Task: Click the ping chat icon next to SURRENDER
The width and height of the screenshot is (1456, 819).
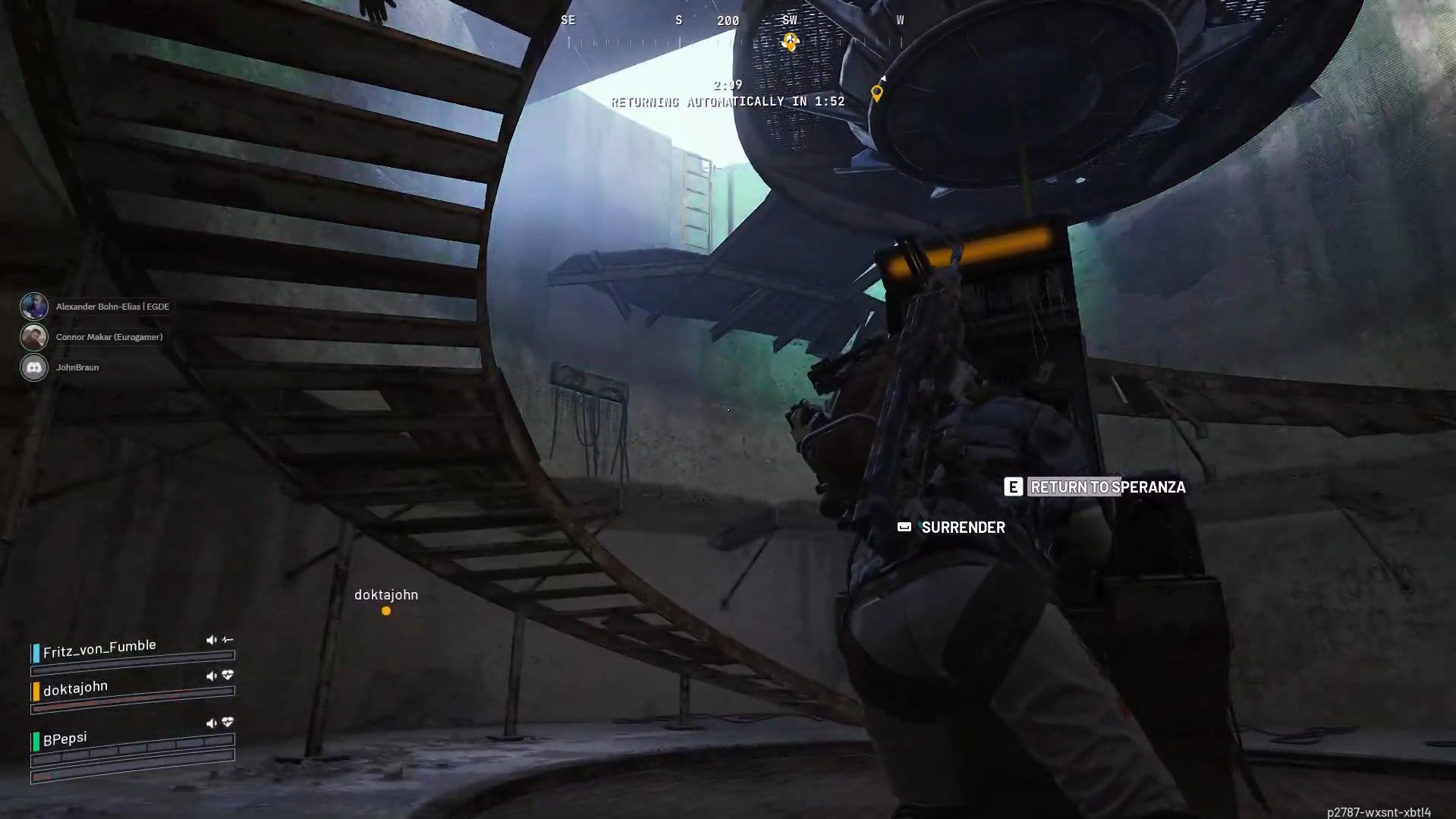Action: point(903,527)
